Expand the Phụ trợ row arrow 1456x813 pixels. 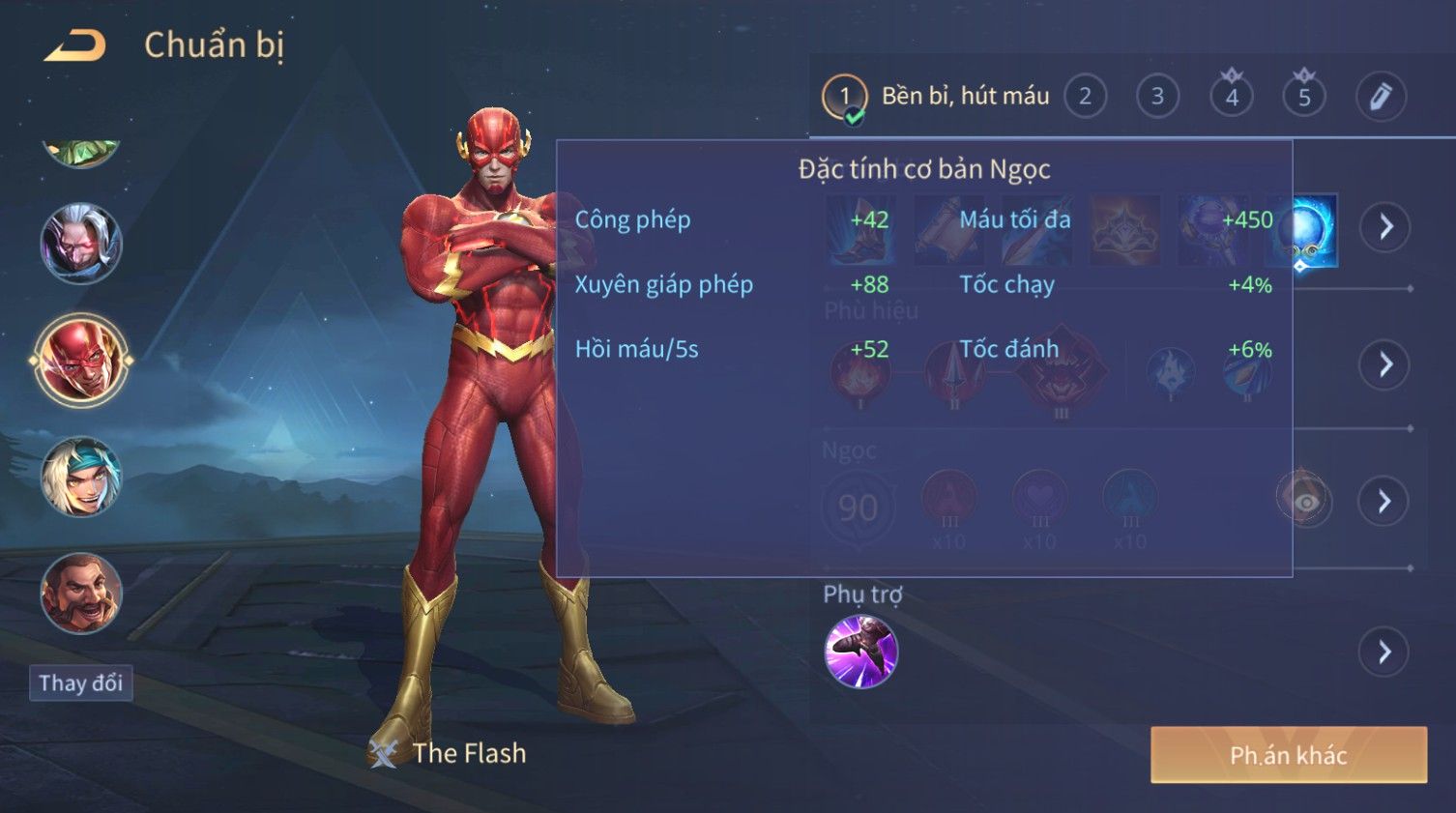pyautogui.click(x=1384, y=653)
